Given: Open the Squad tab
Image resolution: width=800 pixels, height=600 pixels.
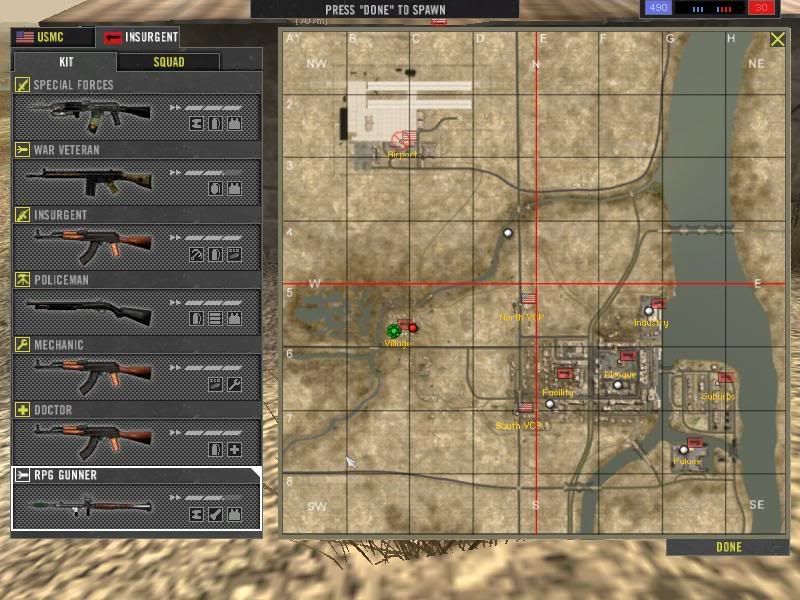Looking at the screenshot, I should pyautogui.click(x=168, y=61).
